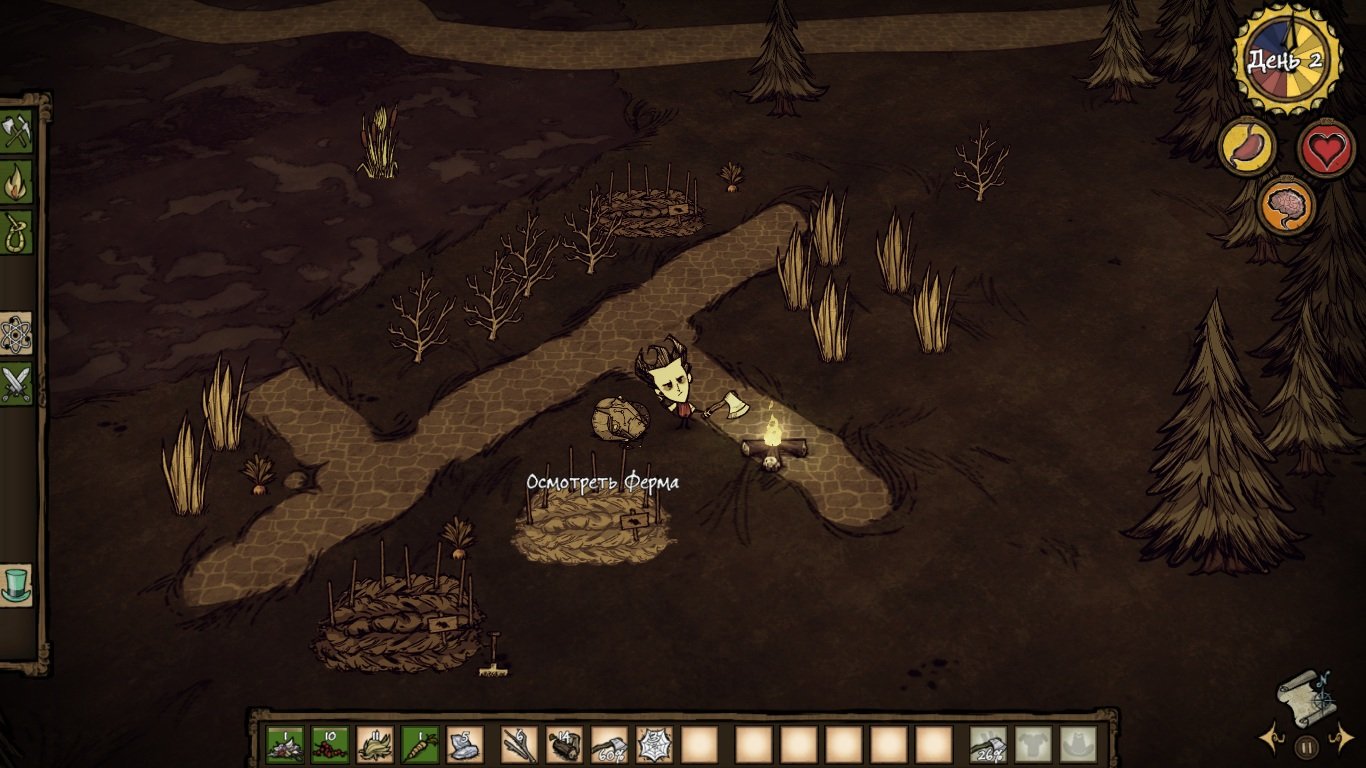Open the map scroll

(1305, 695)
